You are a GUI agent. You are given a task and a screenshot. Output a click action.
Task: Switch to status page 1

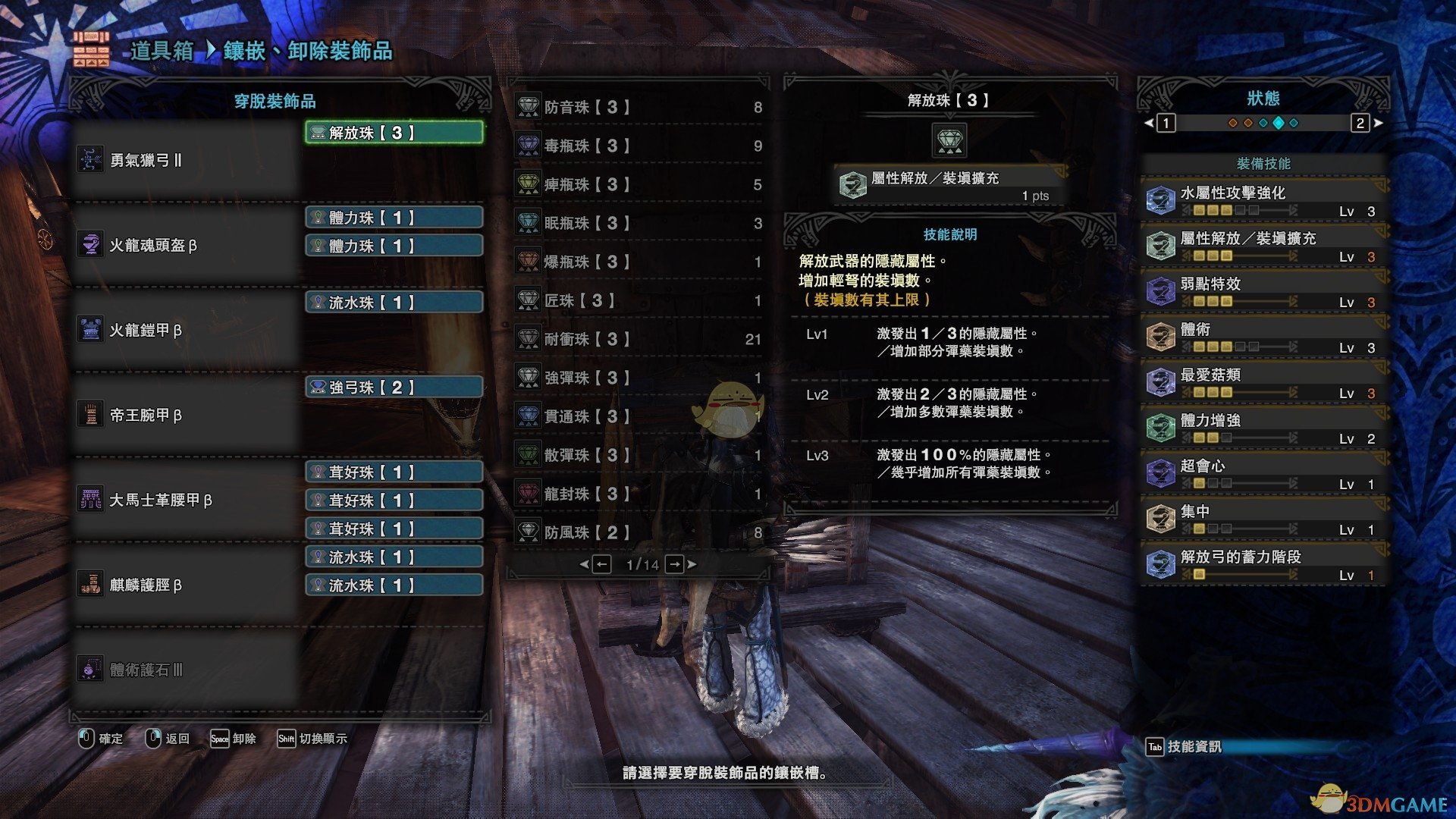(x=1166, y=123)
